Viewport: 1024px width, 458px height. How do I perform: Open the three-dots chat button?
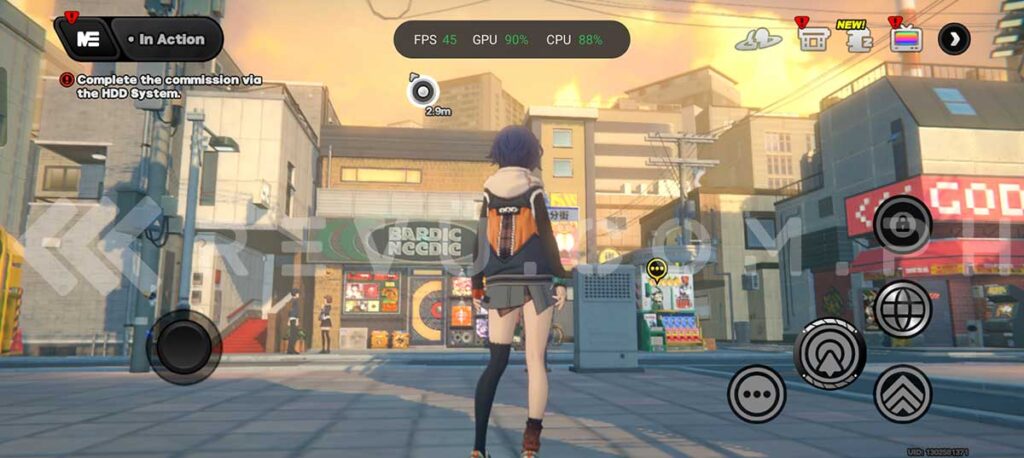757,393
